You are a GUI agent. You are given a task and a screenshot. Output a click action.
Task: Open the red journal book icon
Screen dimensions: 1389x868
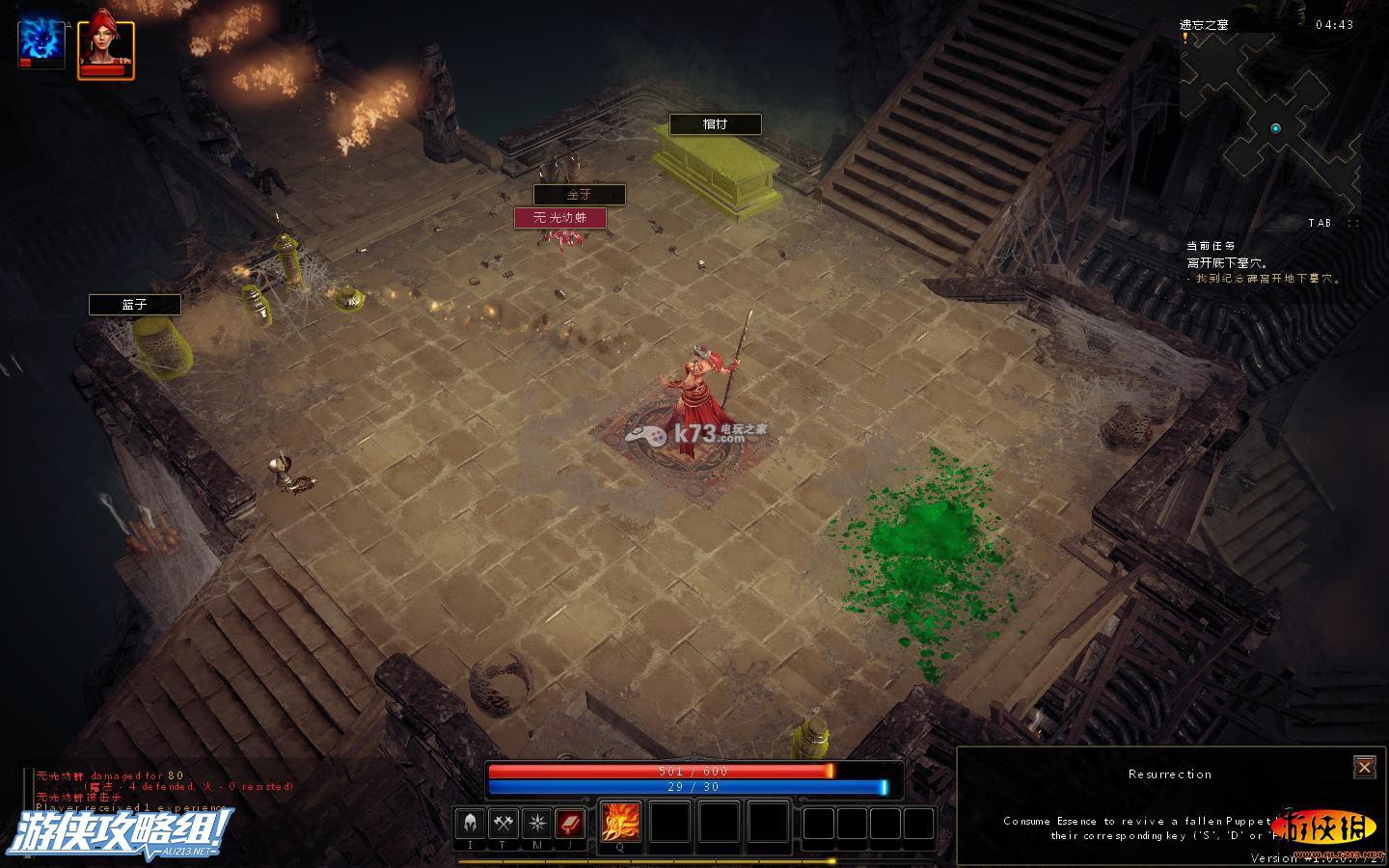tap(570, 823)
